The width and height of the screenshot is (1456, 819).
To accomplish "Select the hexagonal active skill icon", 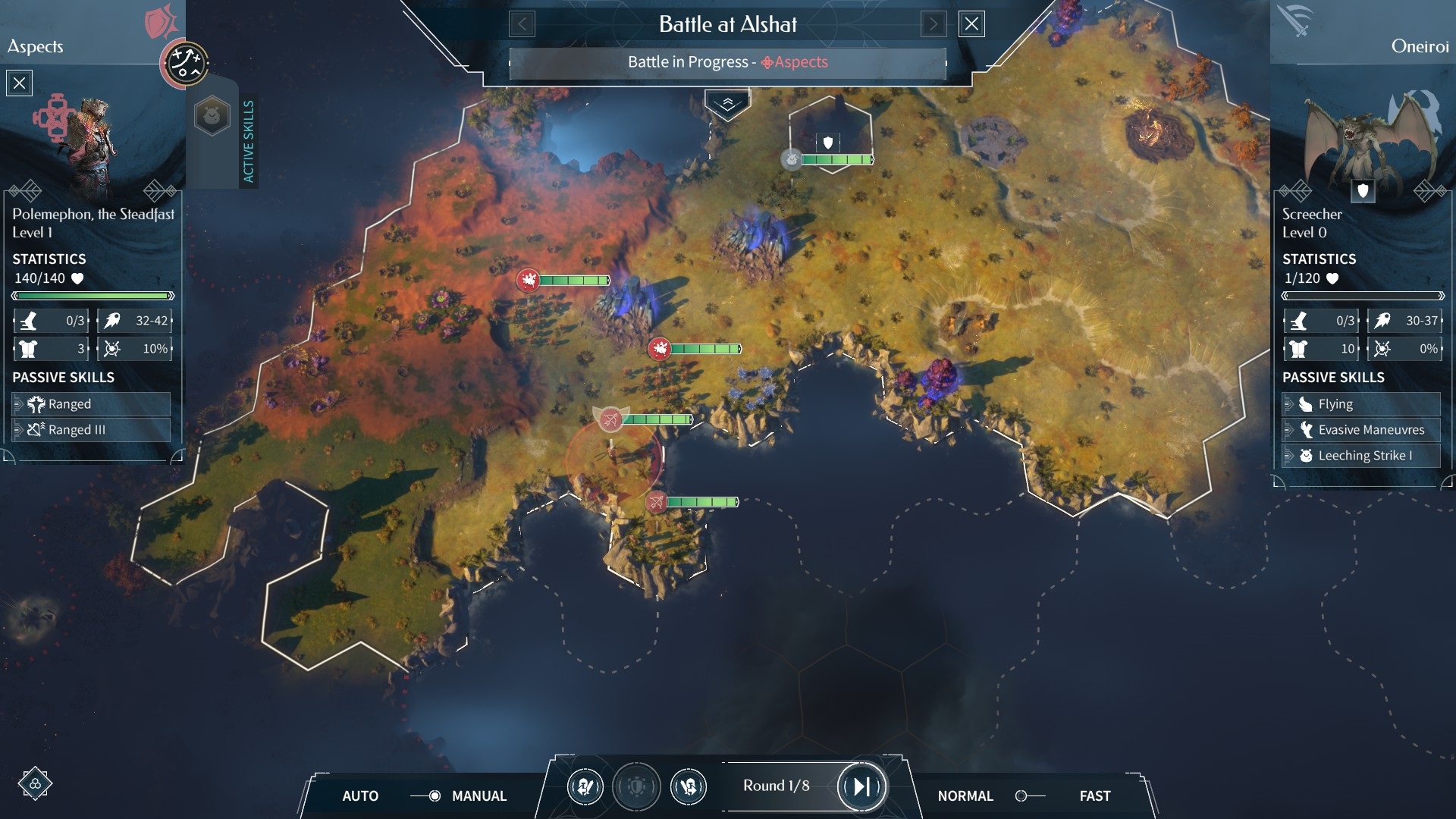I will click(x=212, y=116).
